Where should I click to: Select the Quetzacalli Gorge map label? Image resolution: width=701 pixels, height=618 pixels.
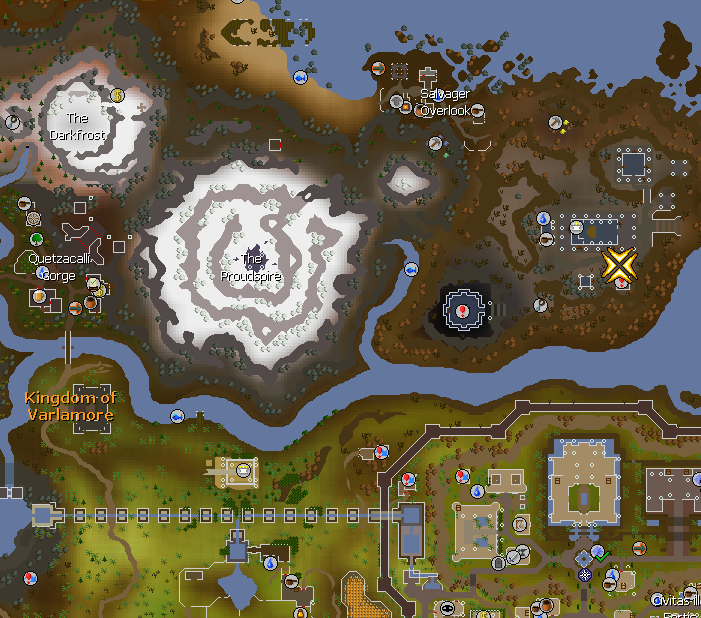pyautogui.click(x=59, y=267)
